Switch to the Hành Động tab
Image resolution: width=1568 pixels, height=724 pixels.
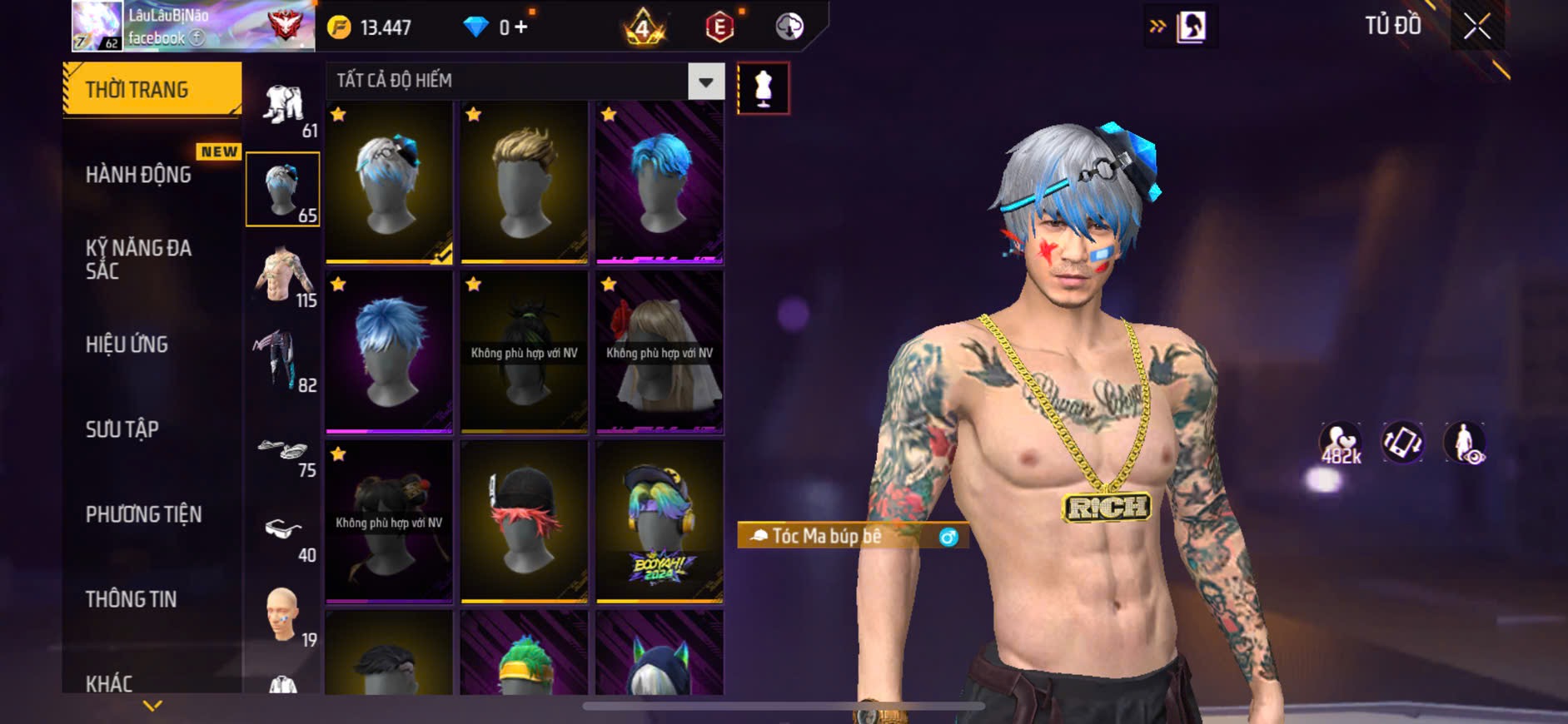[x=139, y=175]
